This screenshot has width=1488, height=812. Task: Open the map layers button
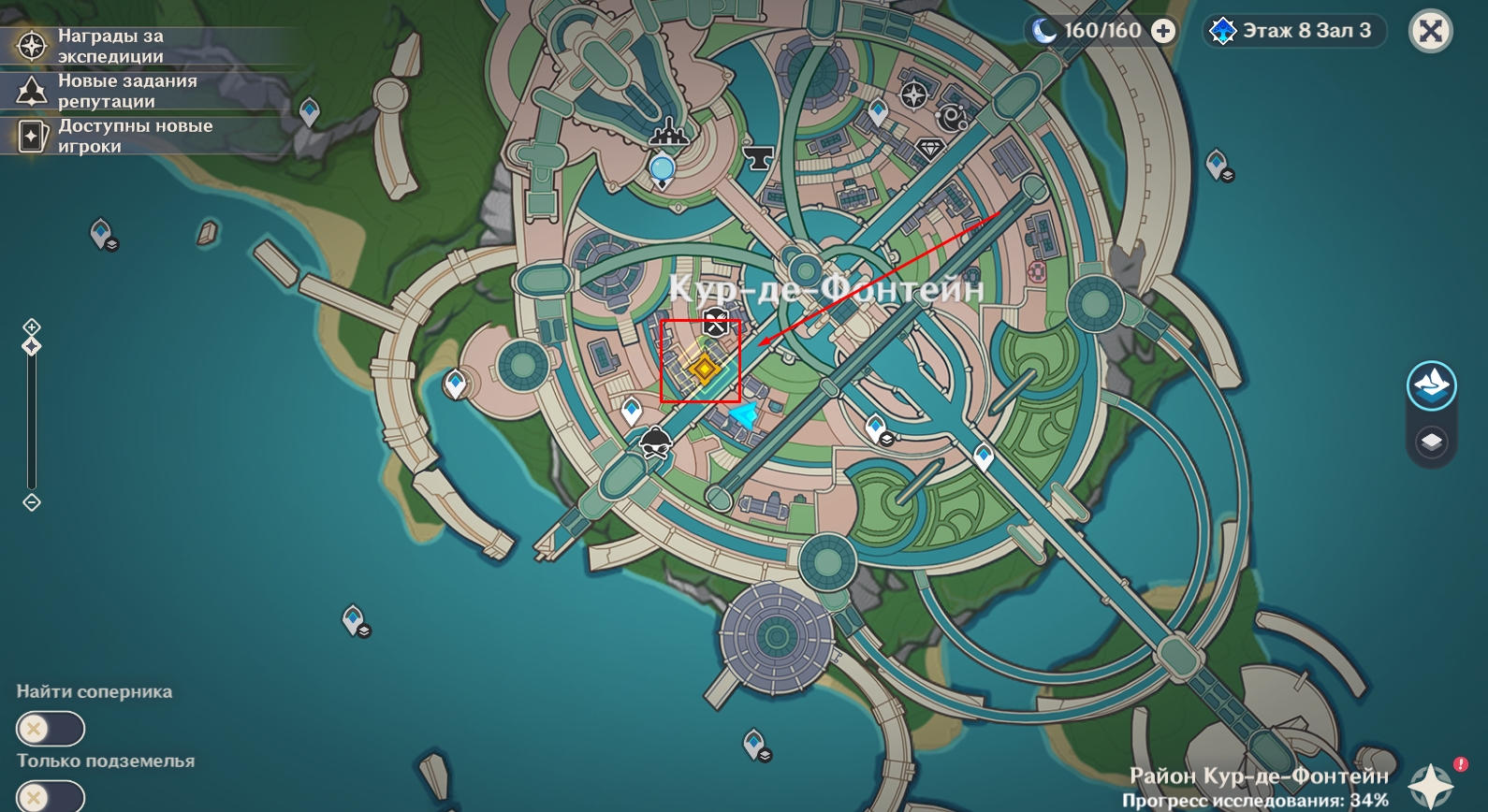(1431, 442)
